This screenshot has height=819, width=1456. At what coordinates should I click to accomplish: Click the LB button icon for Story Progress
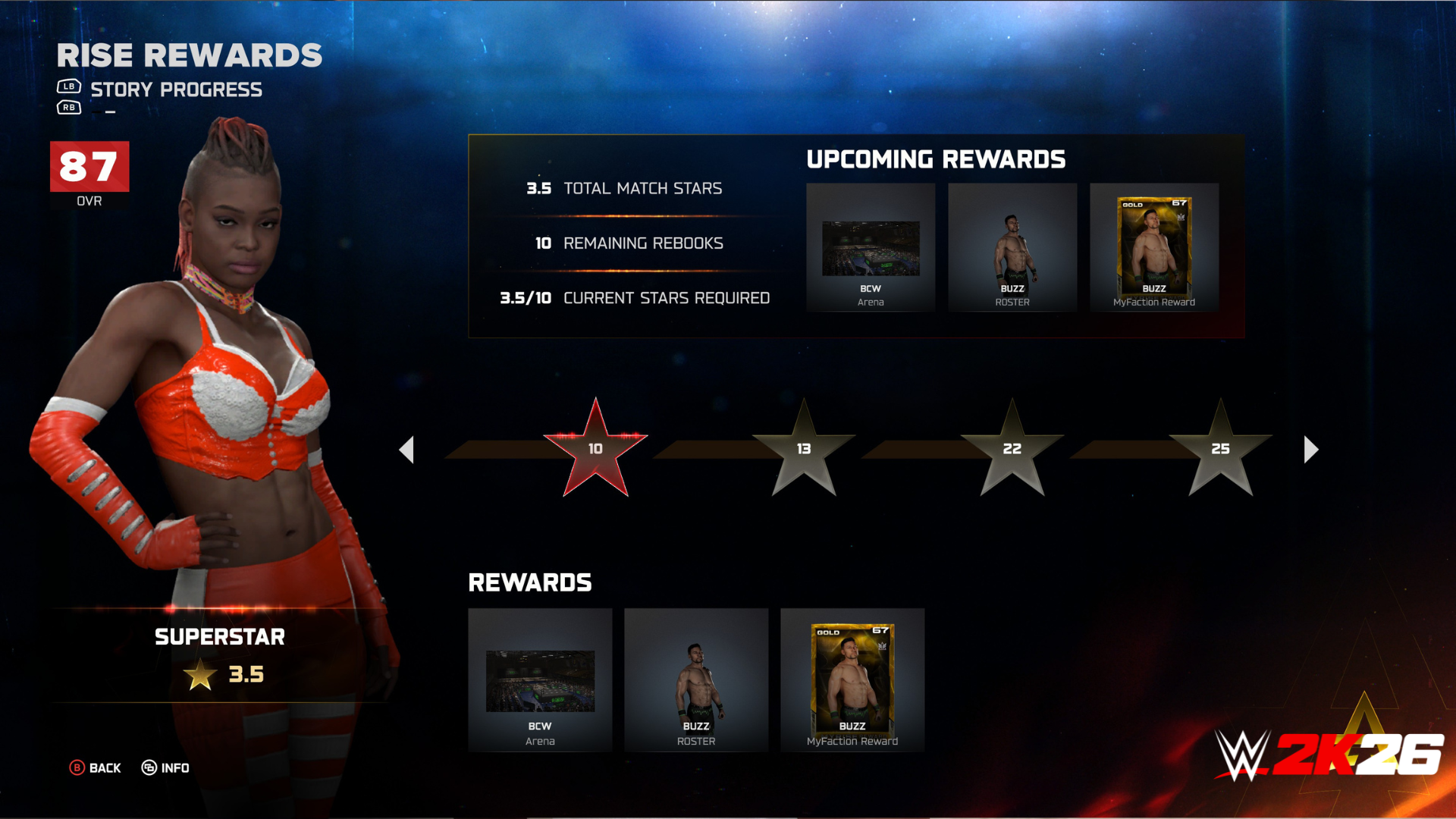69,86
